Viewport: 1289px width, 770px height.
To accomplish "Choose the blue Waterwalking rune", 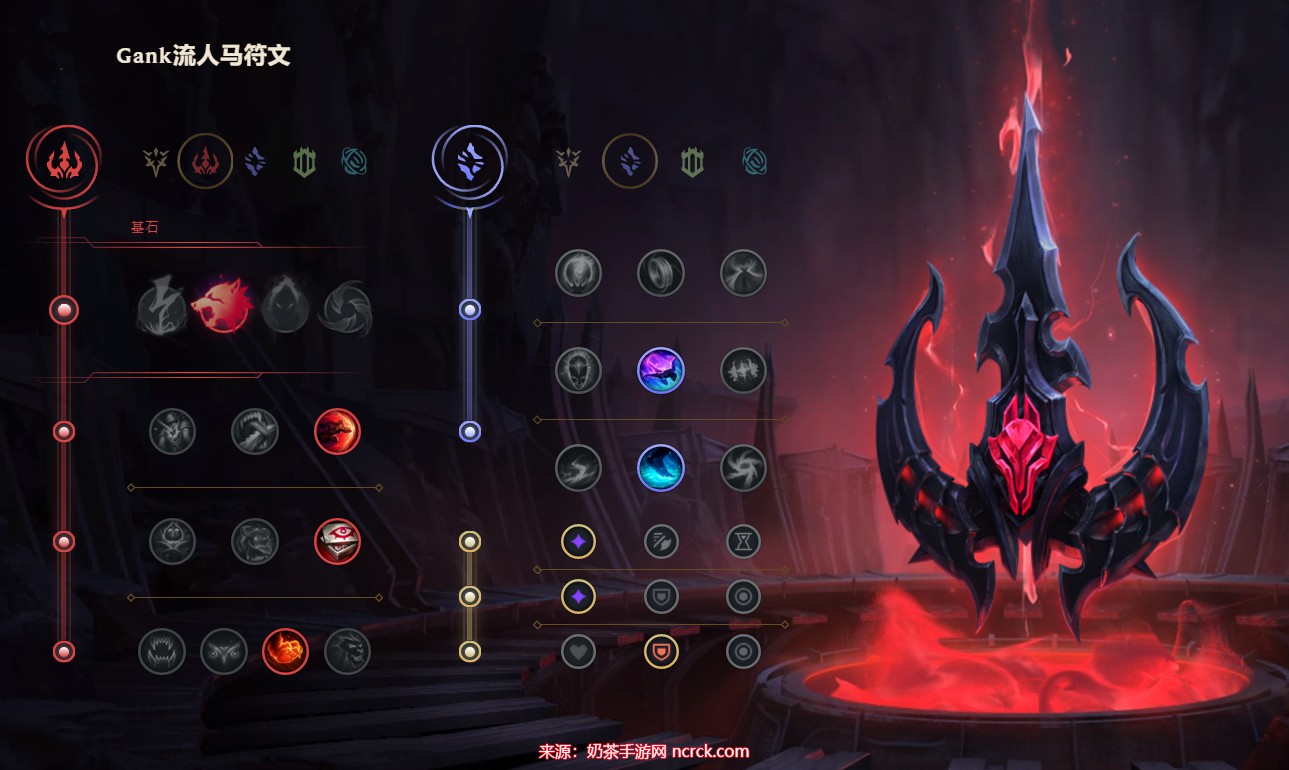I will [x=661, y=468].
